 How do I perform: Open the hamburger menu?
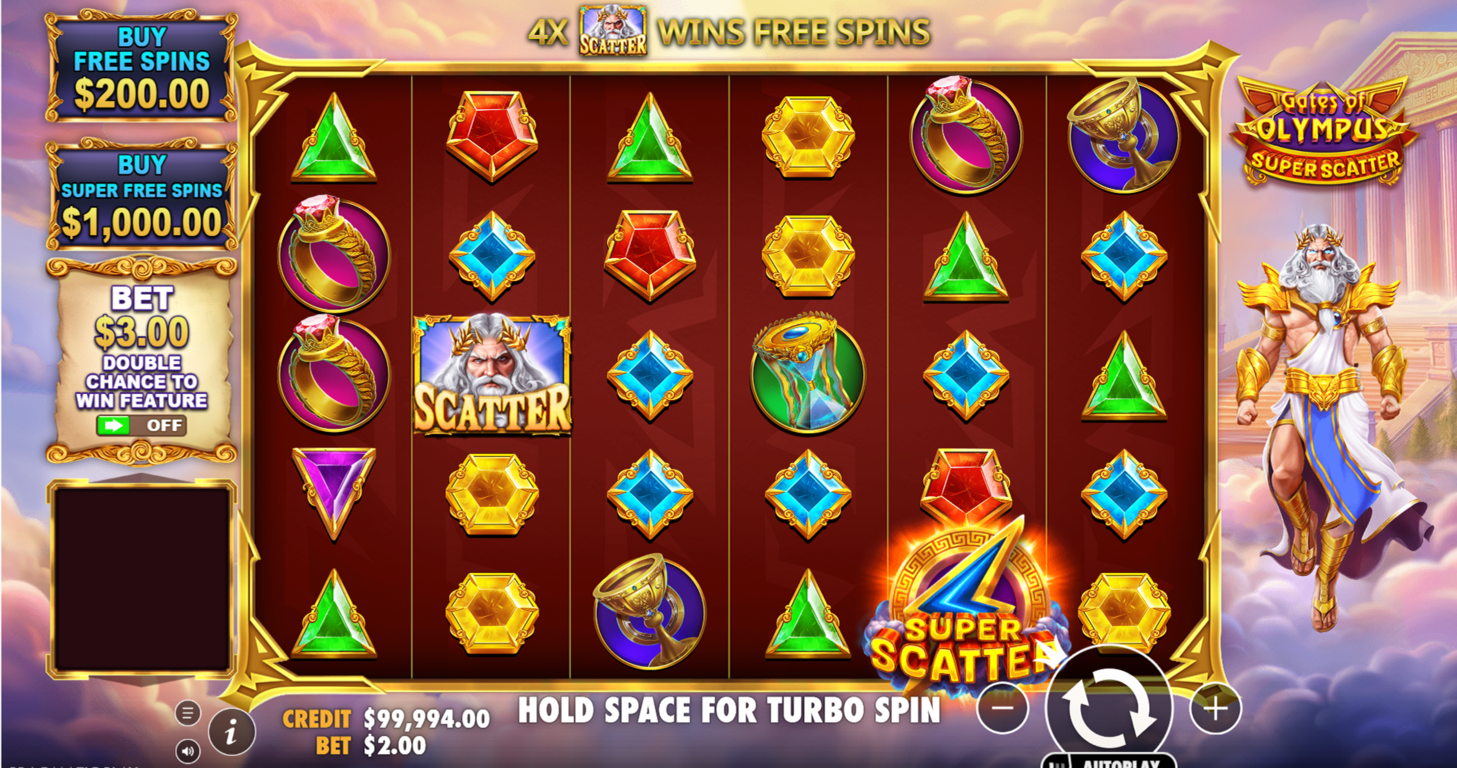pos(187,712)
